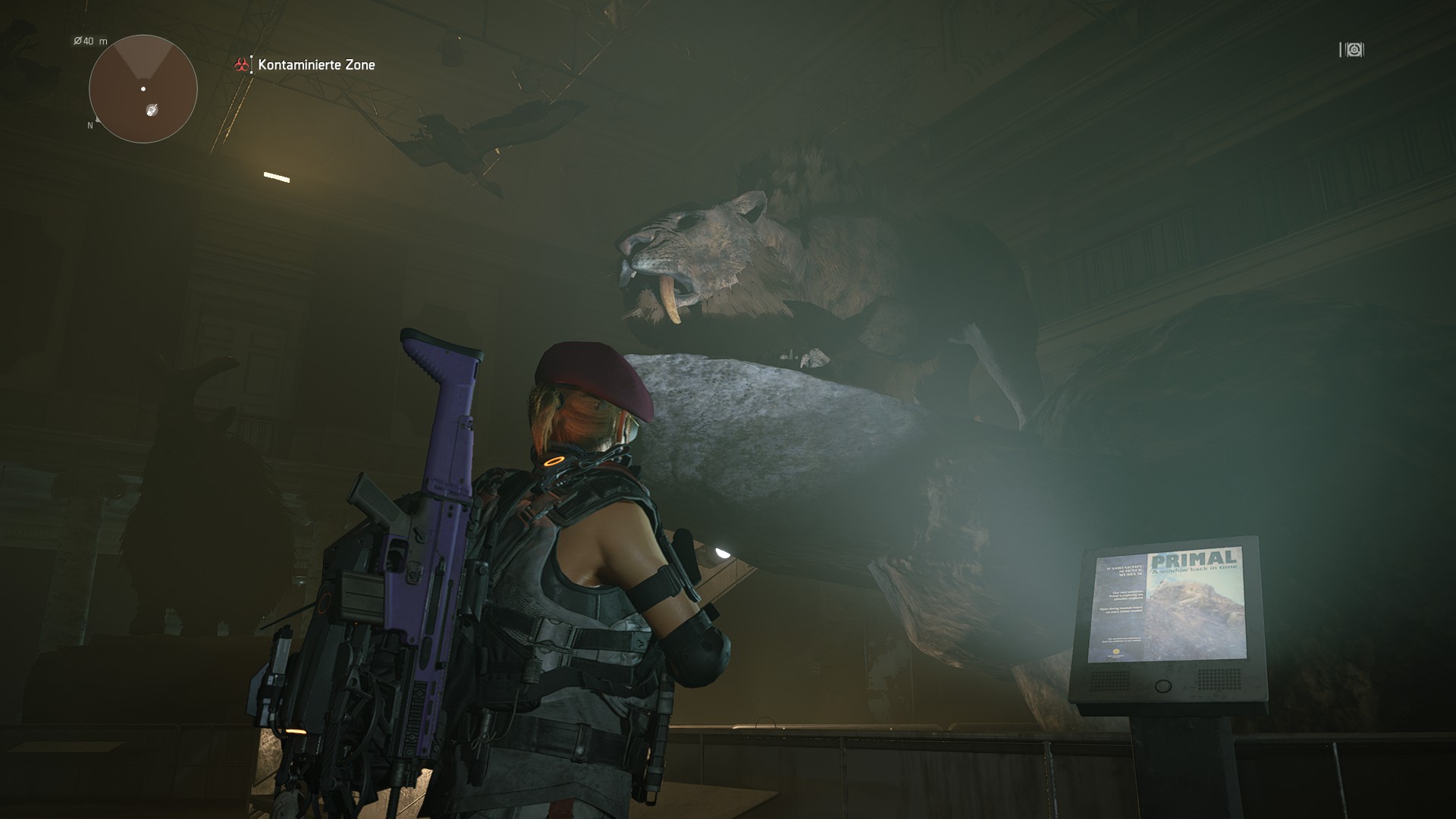Expand the Washington Science Museum info column
Screen dimensions: 1456x819
coord(1124,570)
